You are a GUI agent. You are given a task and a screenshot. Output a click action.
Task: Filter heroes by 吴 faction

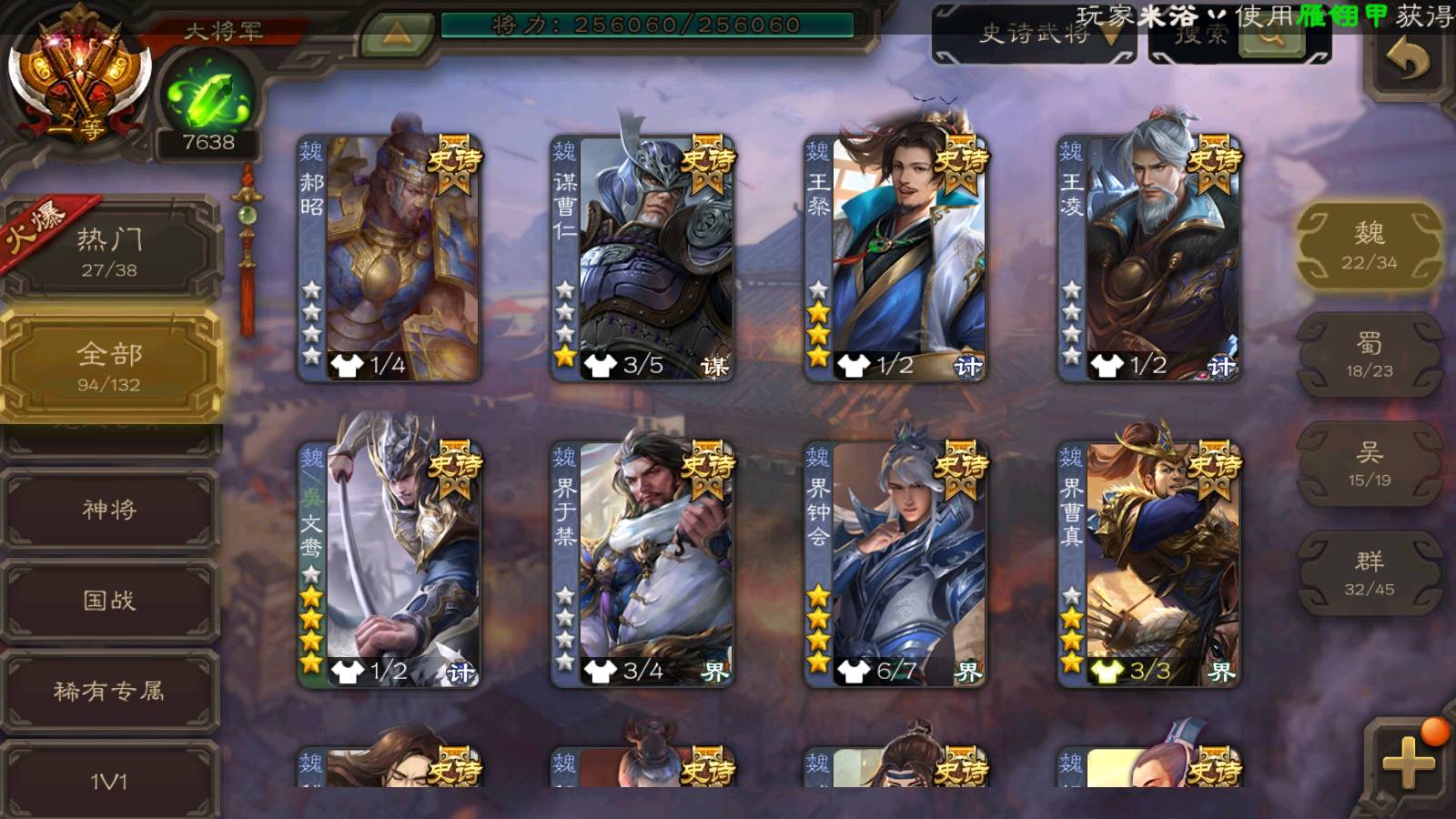click(x=1369, y=463)
